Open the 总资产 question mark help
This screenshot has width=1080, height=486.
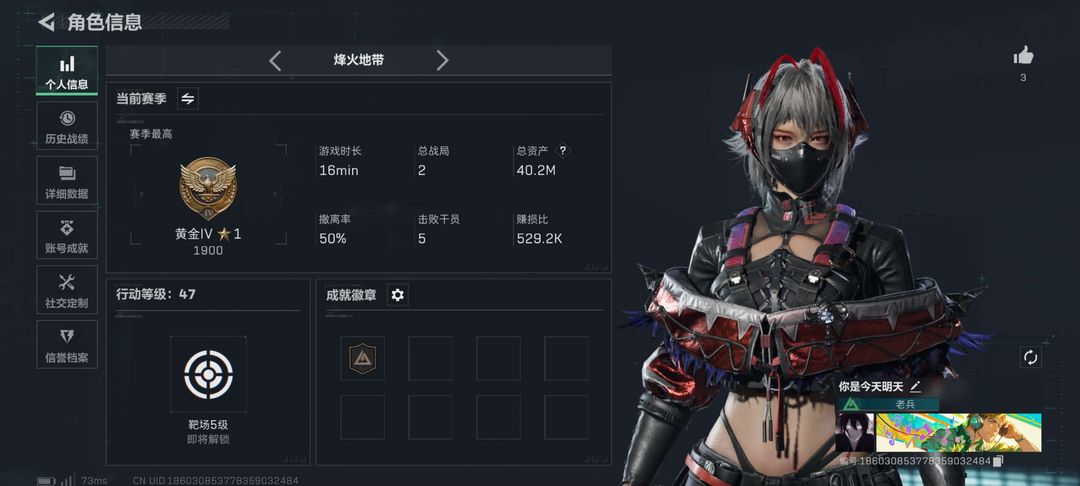(563, 151)
